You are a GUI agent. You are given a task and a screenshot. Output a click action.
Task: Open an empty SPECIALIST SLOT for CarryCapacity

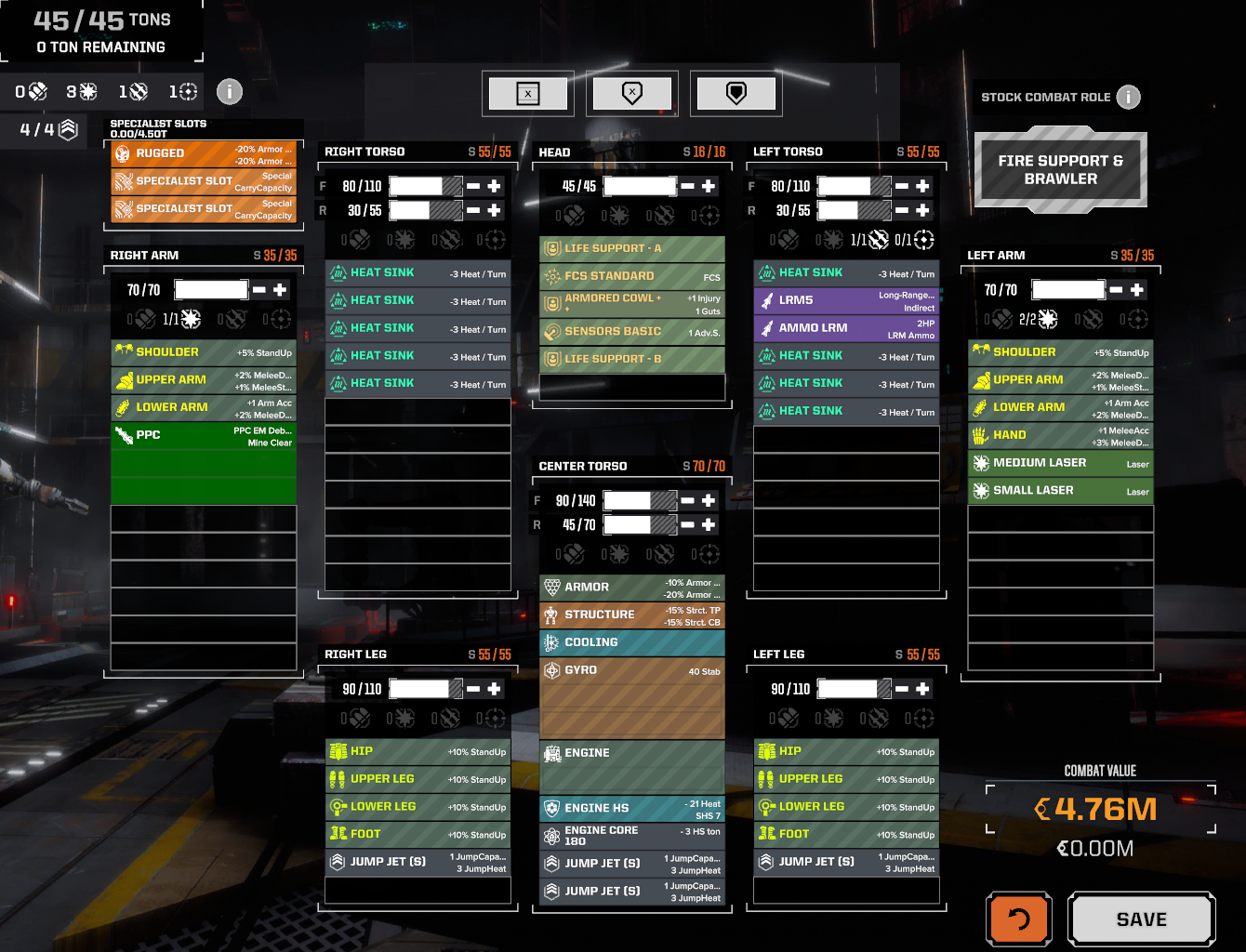pos(203,180)
